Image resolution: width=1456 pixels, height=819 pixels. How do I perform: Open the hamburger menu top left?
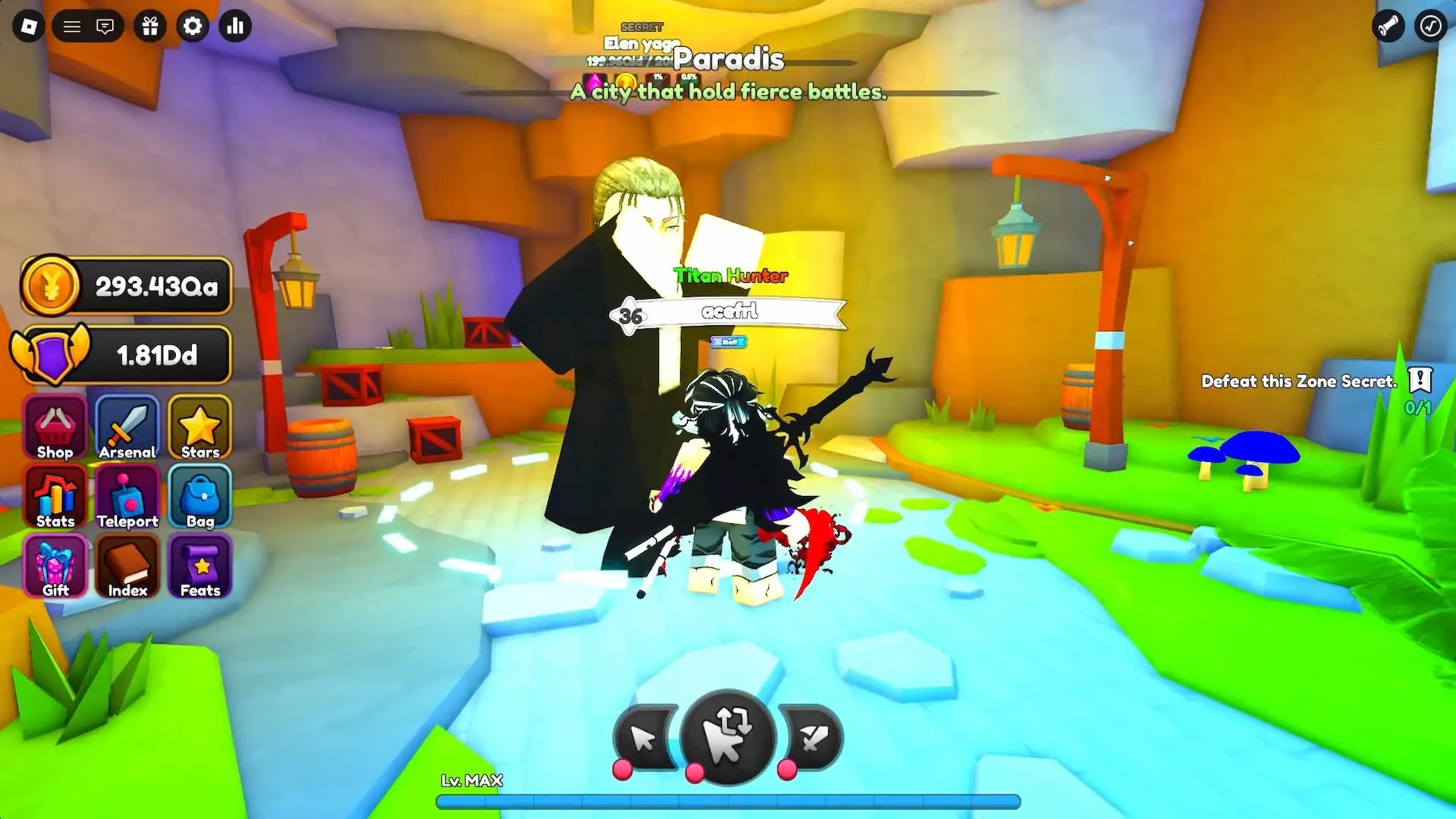72,26
